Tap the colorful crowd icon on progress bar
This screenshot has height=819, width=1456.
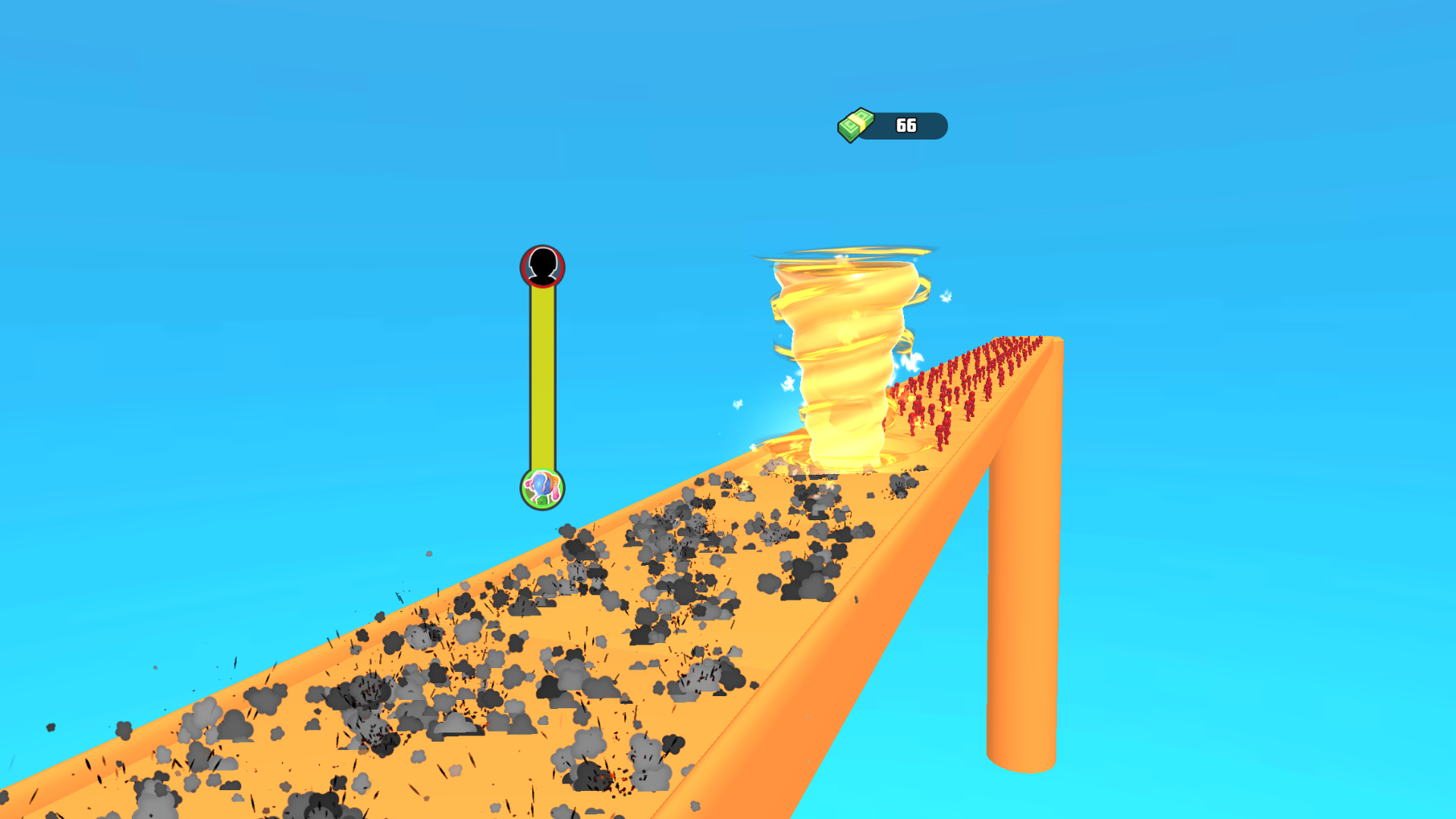click(541, 491)
